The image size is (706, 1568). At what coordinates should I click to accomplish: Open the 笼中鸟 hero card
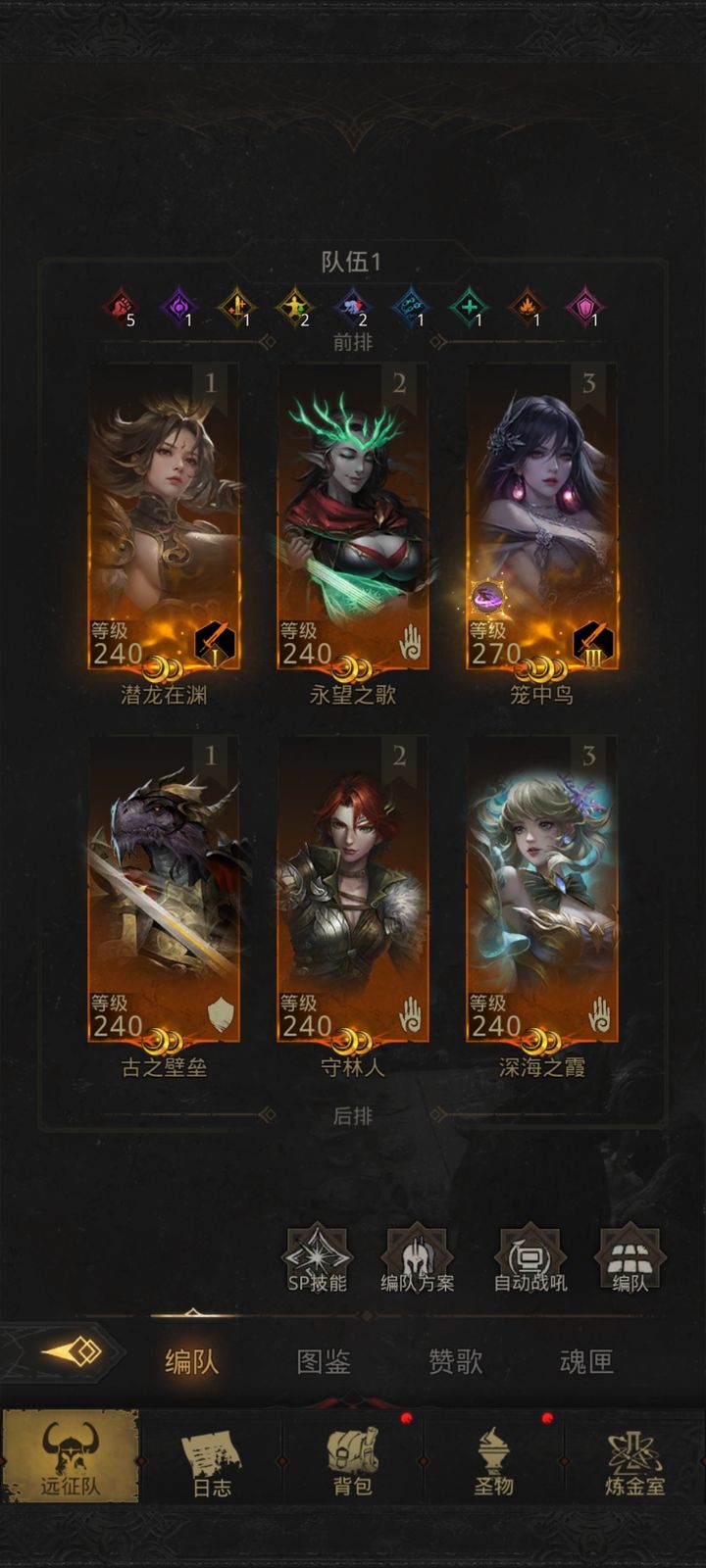[x=542, y=517]
